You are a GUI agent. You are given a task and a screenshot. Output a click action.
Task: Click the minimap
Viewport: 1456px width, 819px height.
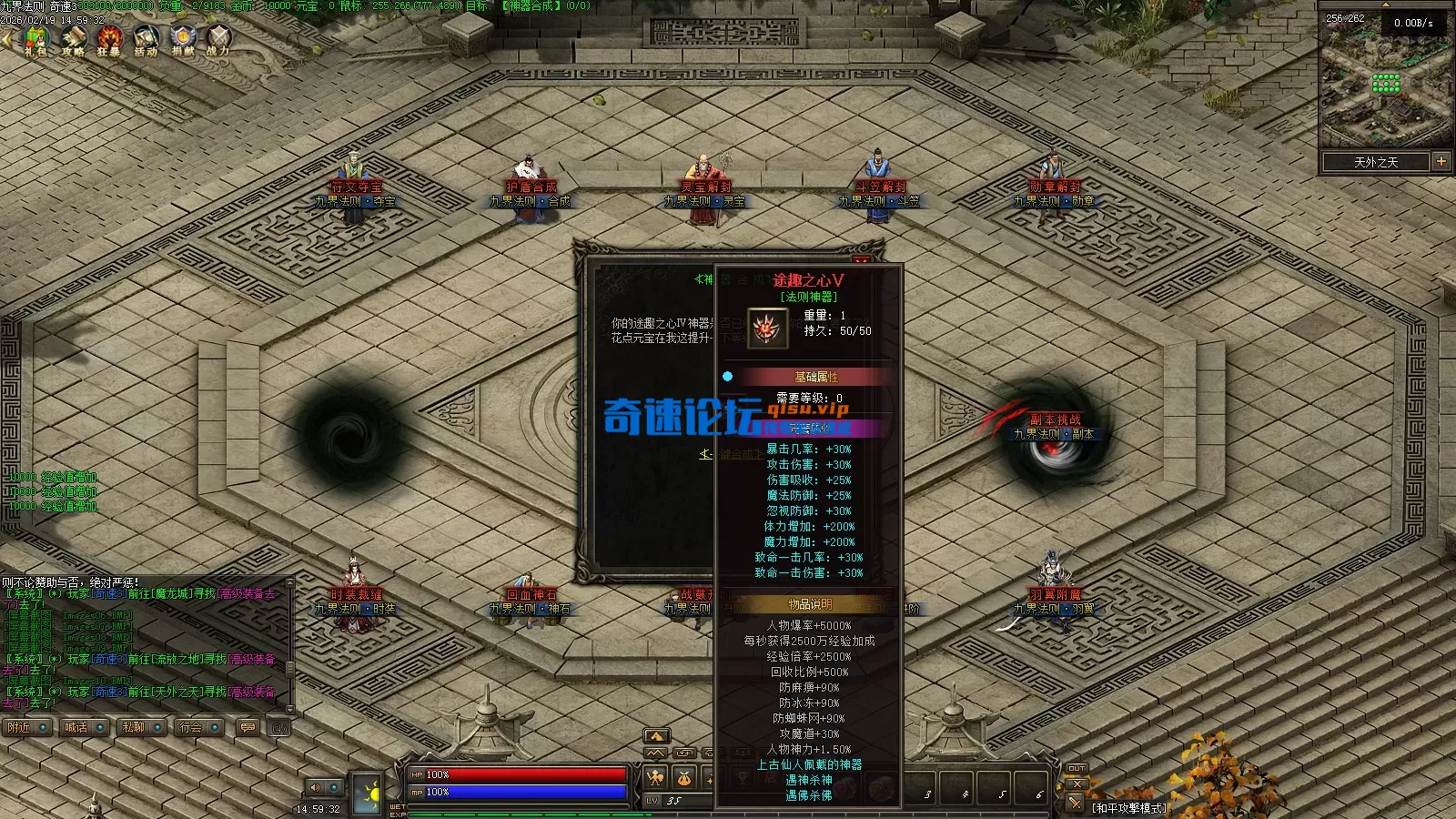pos(1386,85)
